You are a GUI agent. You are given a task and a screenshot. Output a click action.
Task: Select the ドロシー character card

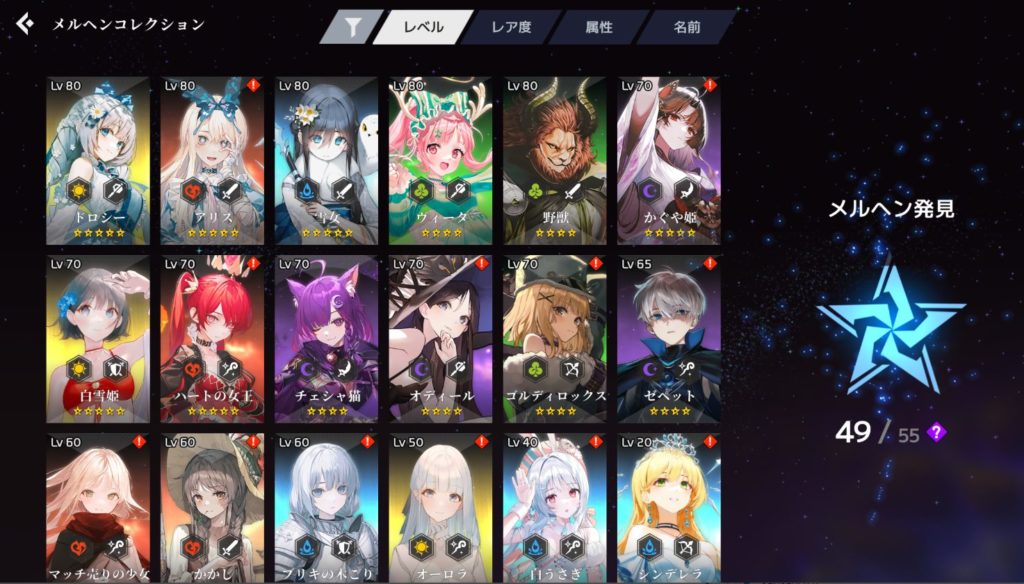pyautogui.click(x=98, y=160)
